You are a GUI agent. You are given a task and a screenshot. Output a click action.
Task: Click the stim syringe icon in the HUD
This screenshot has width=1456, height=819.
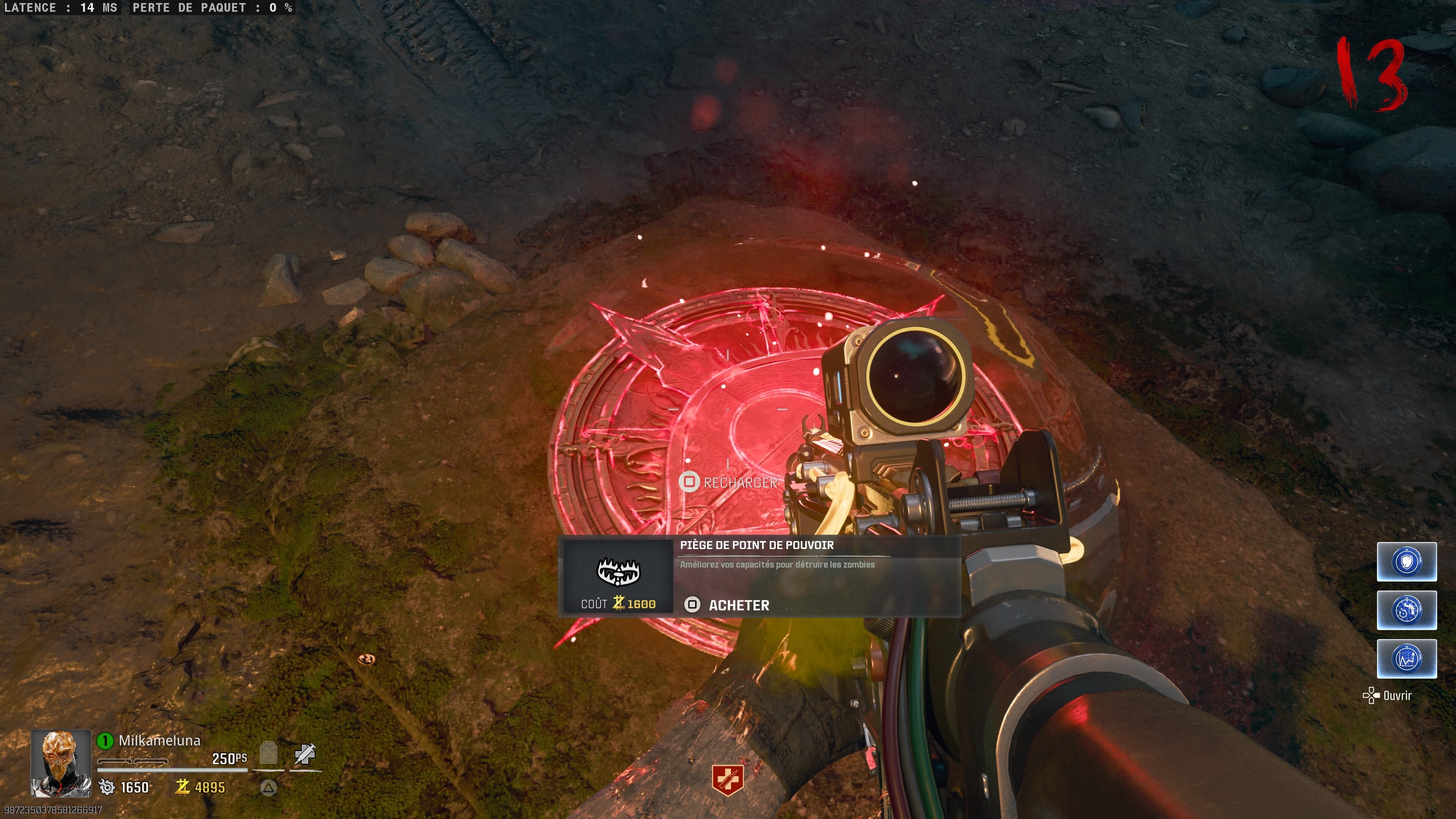[x=304, y=754]
